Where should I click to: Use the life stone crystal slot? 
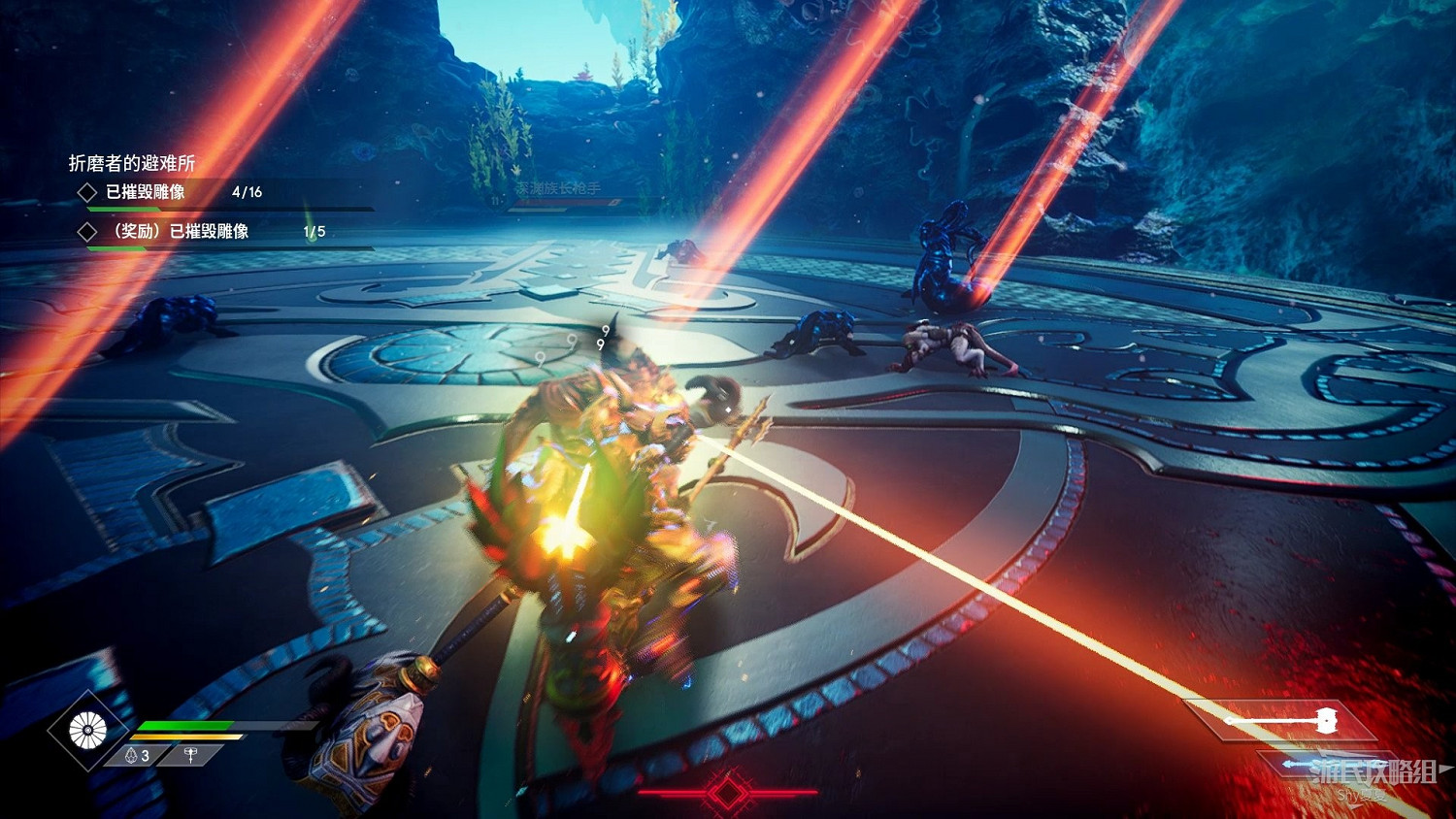pyautogui.click(x=137, y=755)
